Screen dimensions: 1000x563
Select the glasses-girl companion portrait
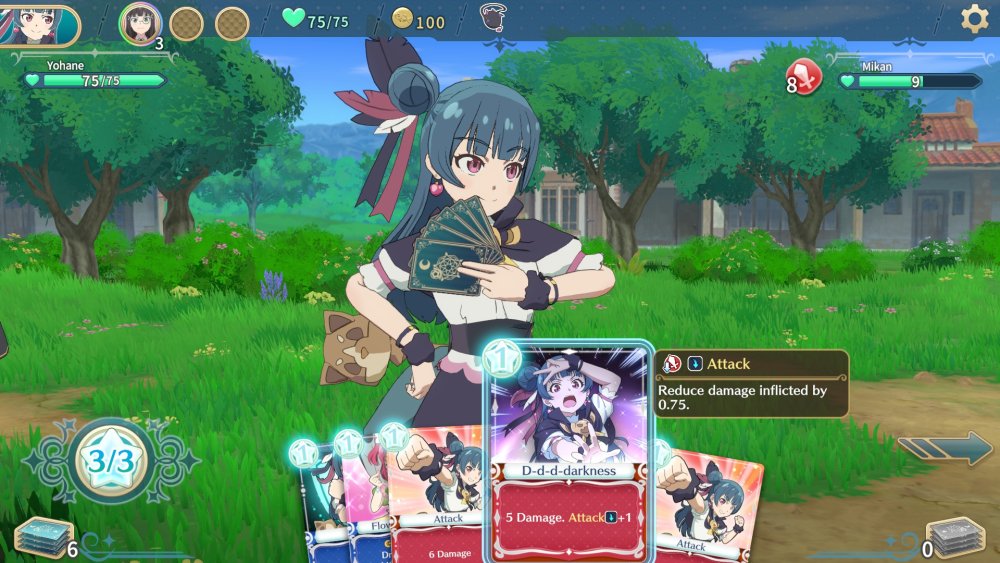[140, 23]
